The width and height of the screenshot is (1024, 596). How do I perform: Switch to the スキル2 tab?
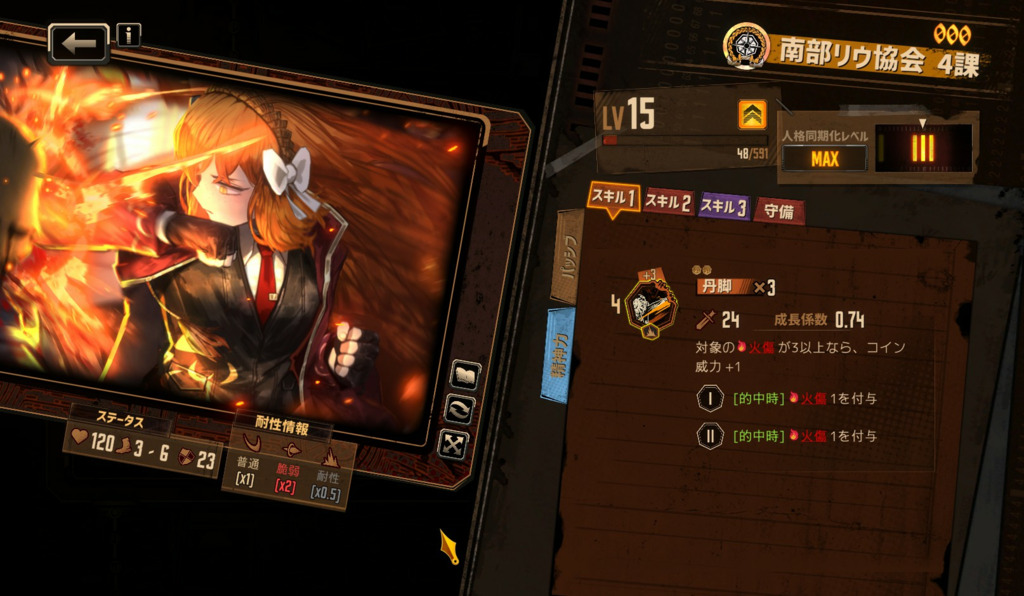coord(668,203)
